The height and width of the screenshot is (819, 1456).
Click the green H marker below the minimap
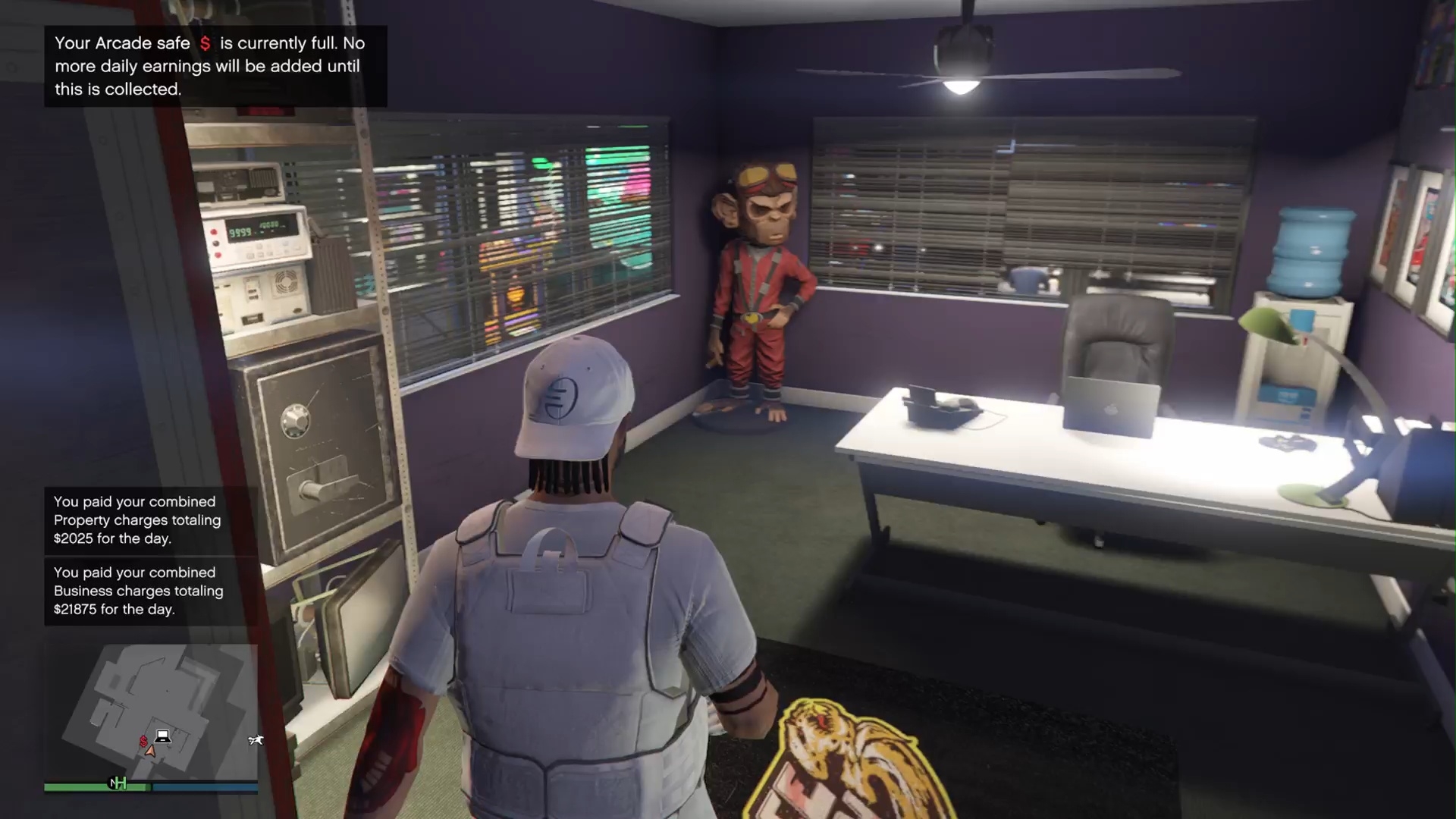click(119, 783)
